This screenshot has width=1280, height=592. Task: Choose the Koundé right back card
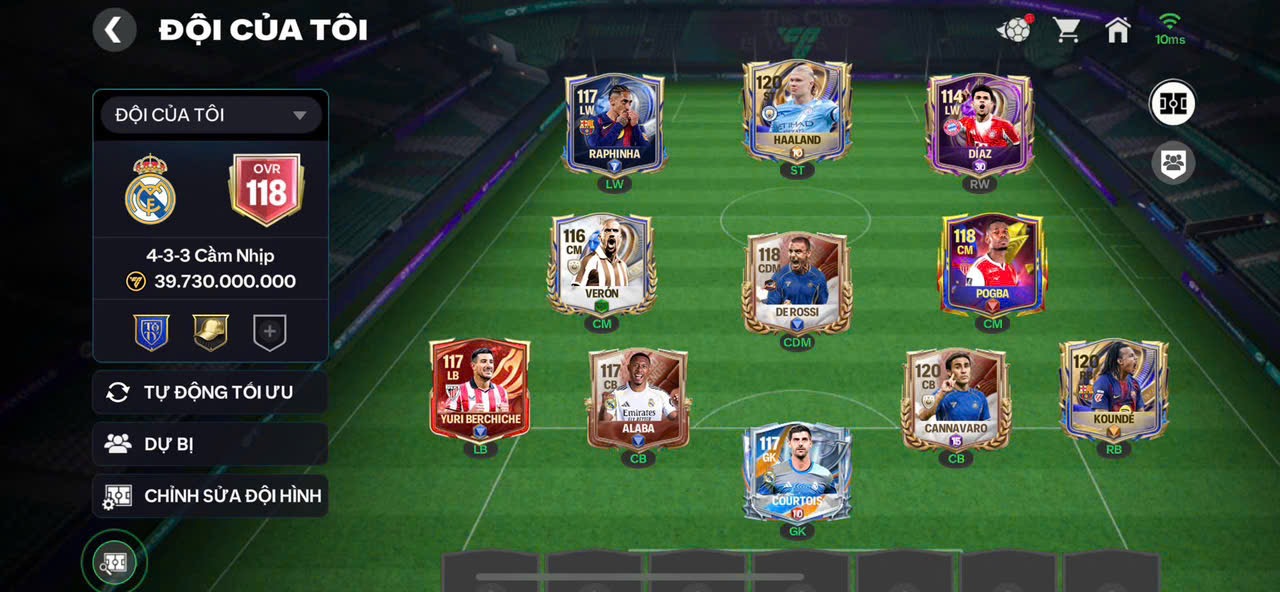1113,390
